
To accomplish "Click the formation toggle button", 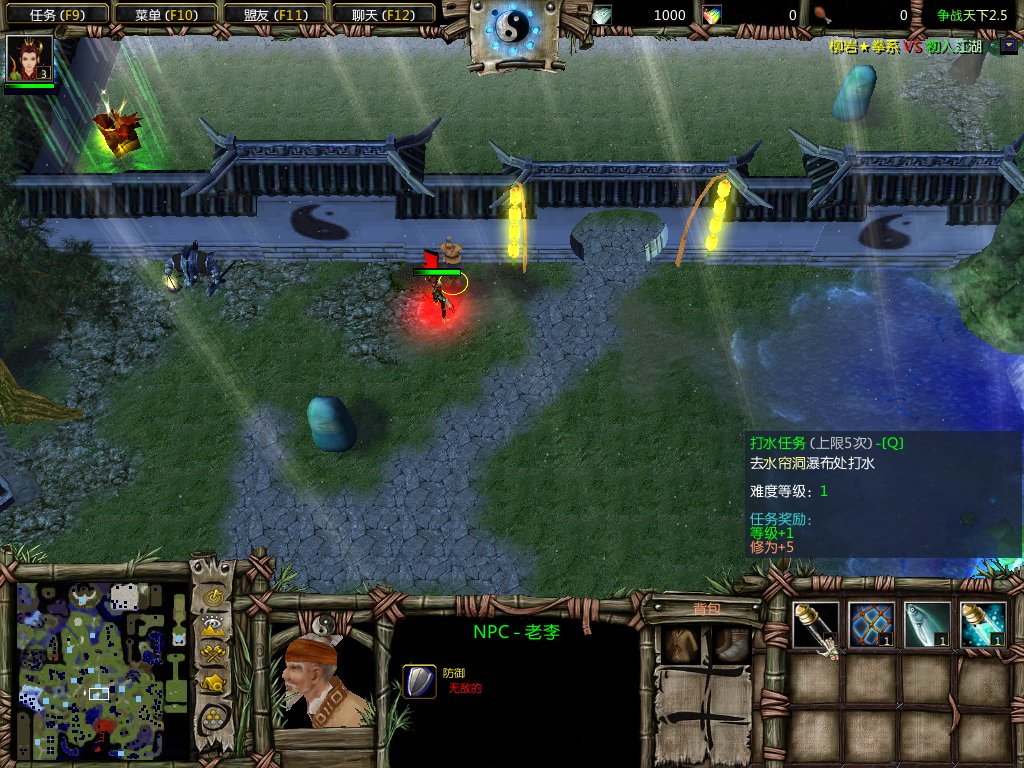I will (x=212, y=717).
